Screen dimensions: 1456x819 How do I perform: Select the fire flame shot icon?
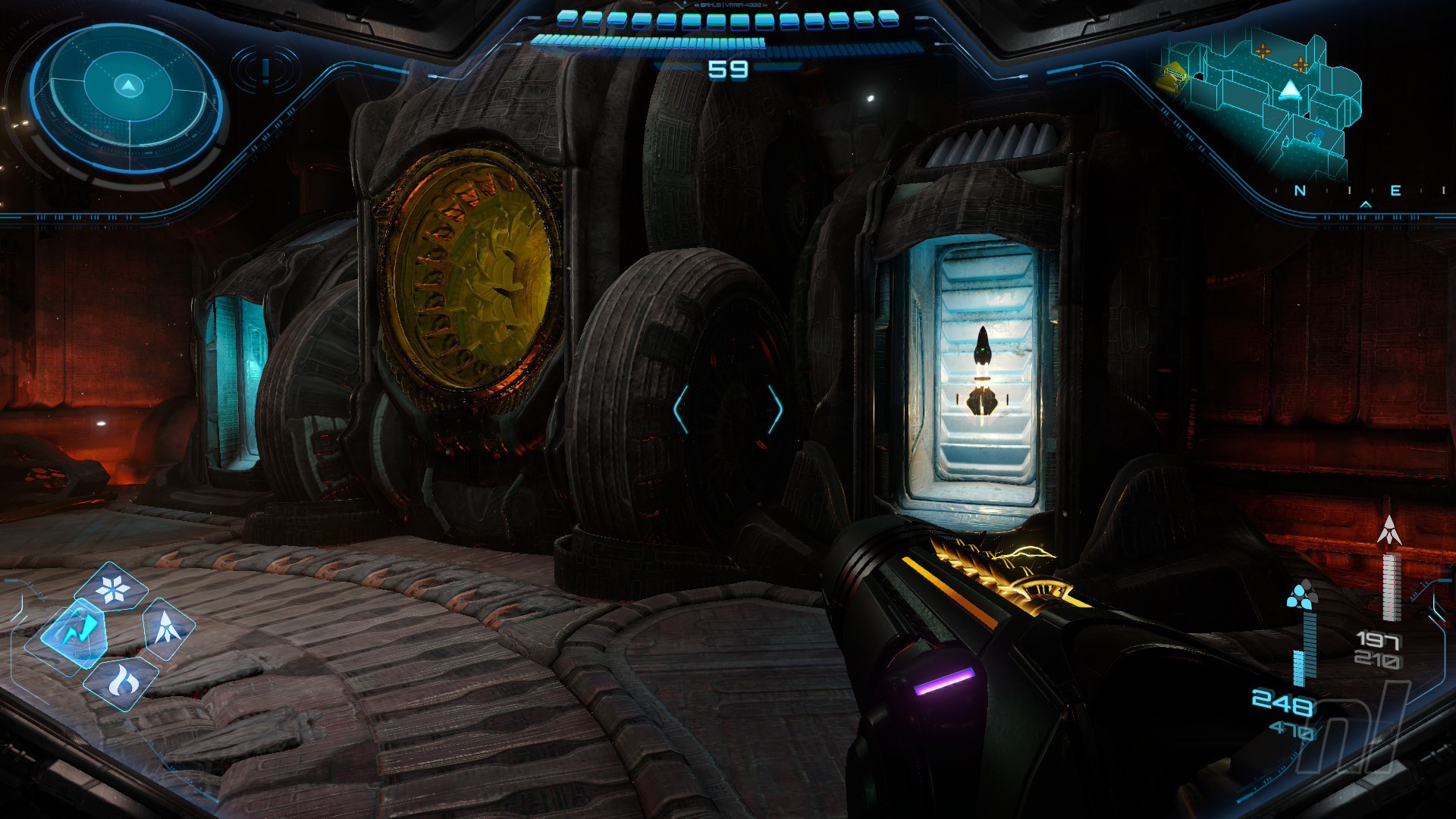click(121, 679)
